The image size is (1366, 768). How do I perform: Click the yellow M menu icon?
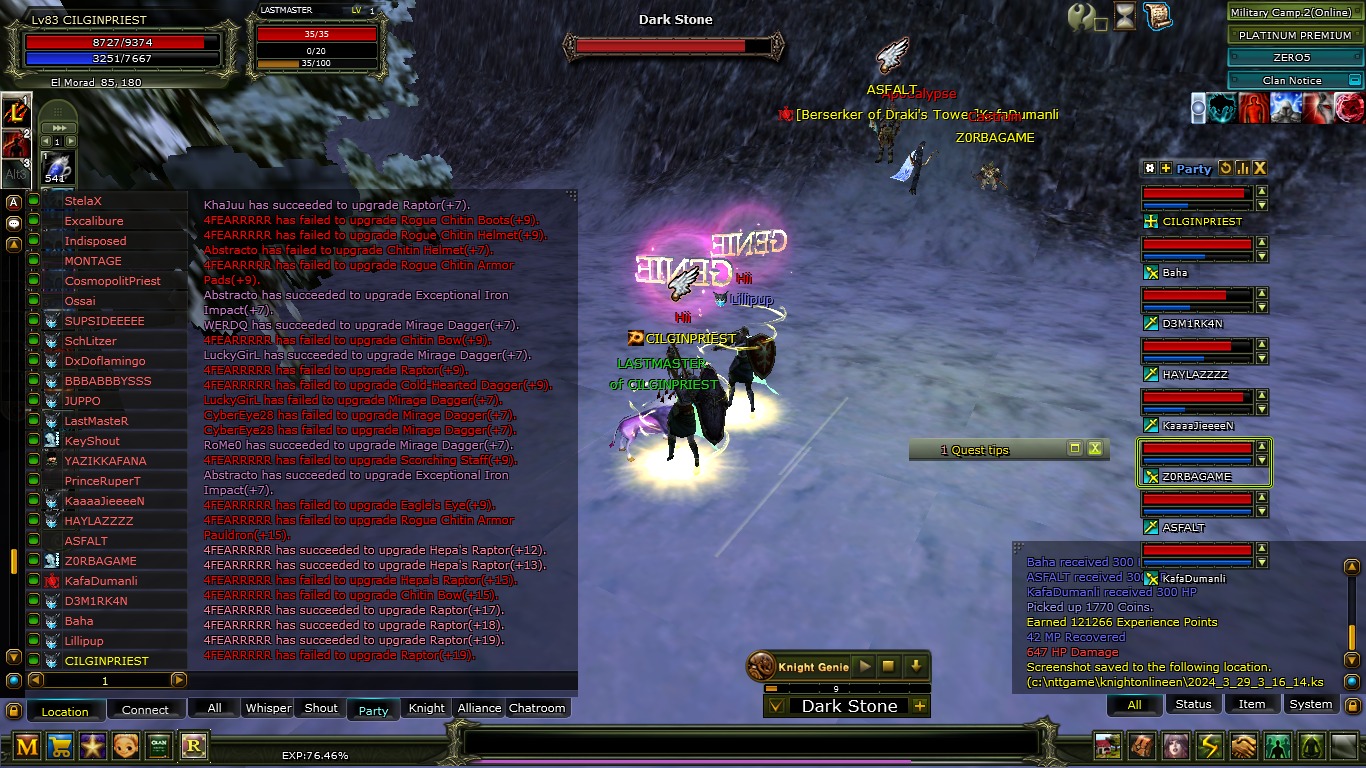(x=28, y=745)
